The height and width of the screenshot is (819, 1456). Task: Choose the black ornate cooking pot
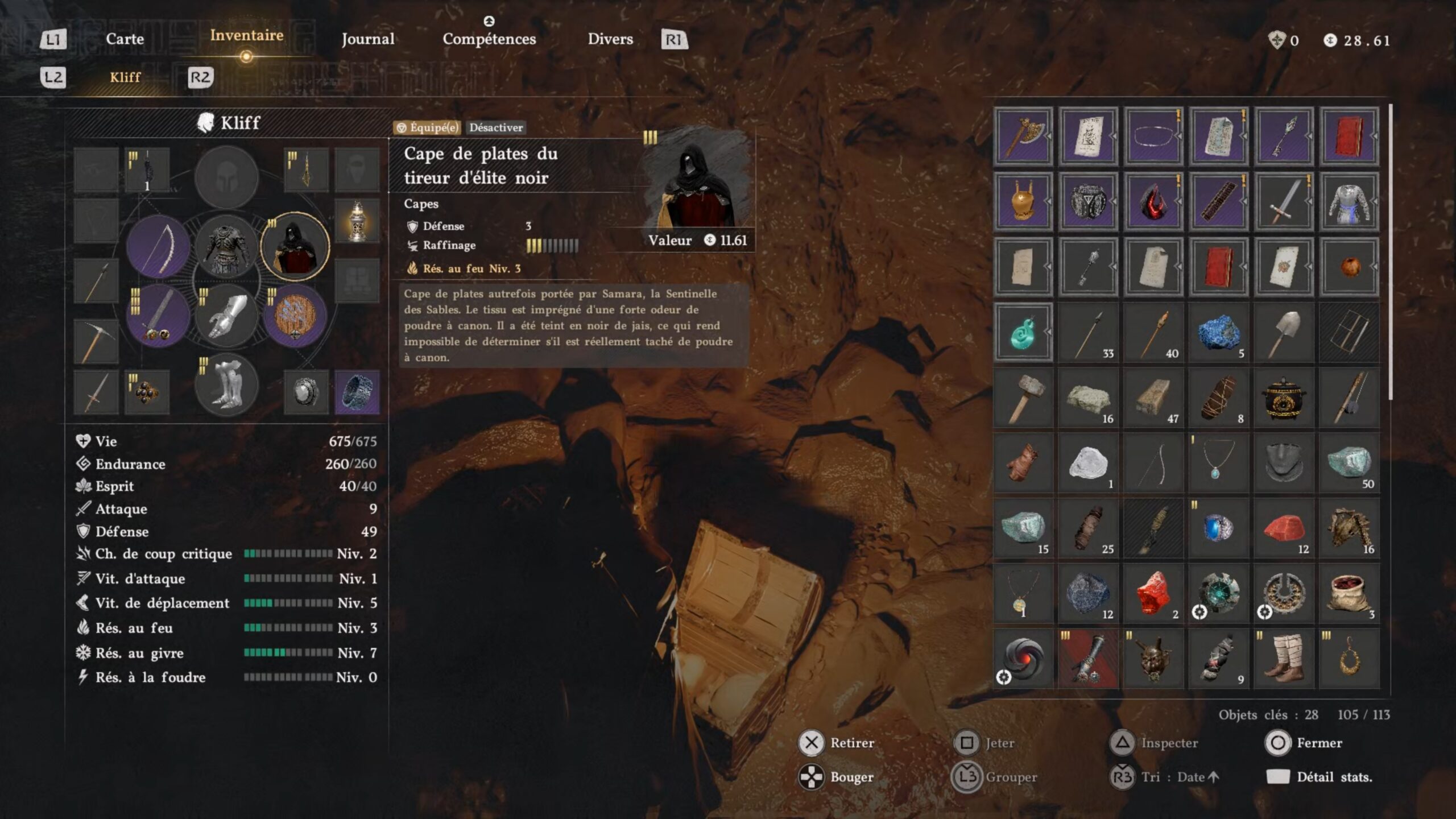[x=1284, y=398]
